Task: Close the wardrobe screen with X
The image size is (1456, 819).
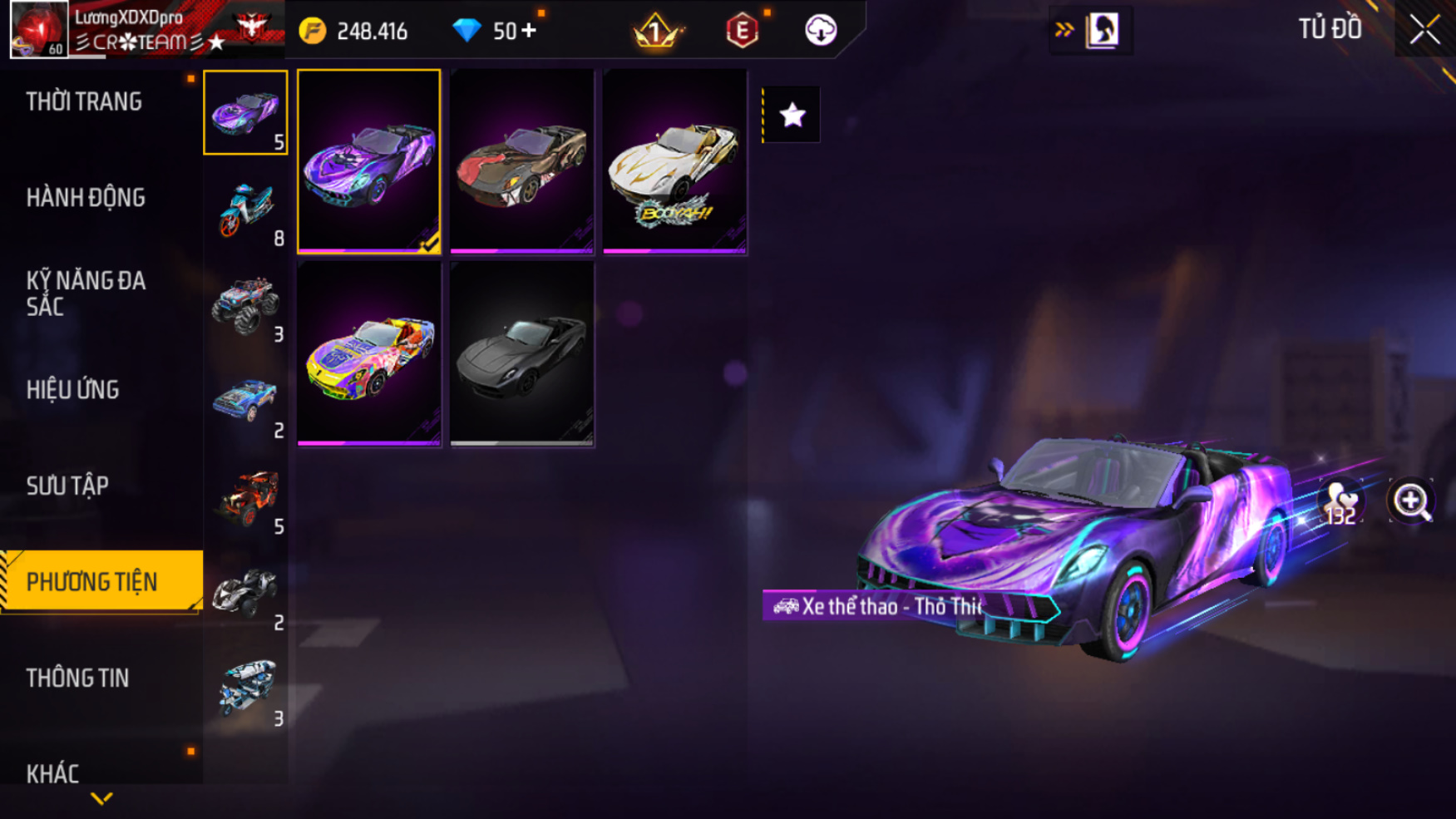Action: pyautogui.click(x=1424, y=31)
